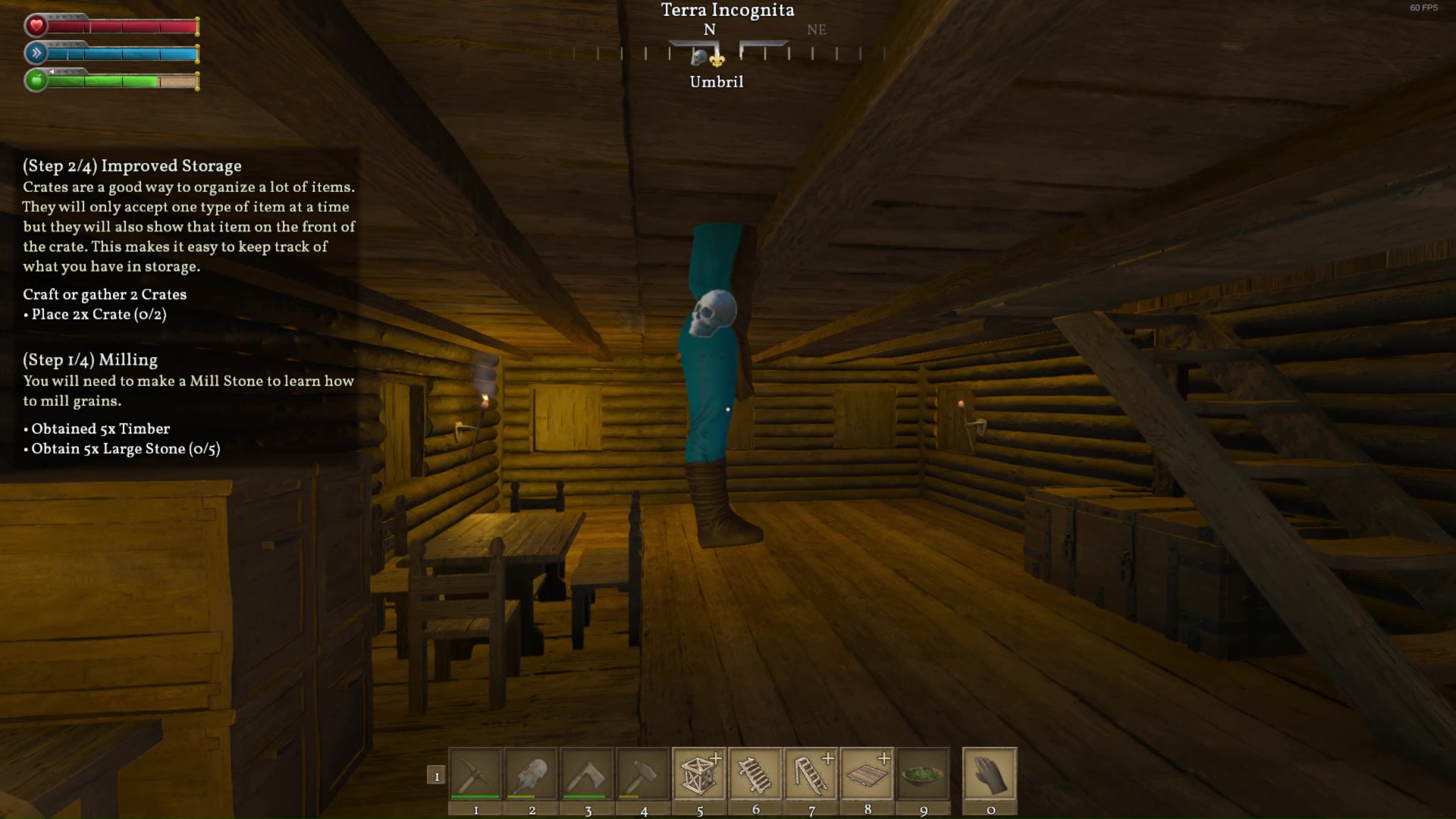Switch to the bare hand slot
1456x819 pixels.
pyautogui.click(x=990, y=774)
